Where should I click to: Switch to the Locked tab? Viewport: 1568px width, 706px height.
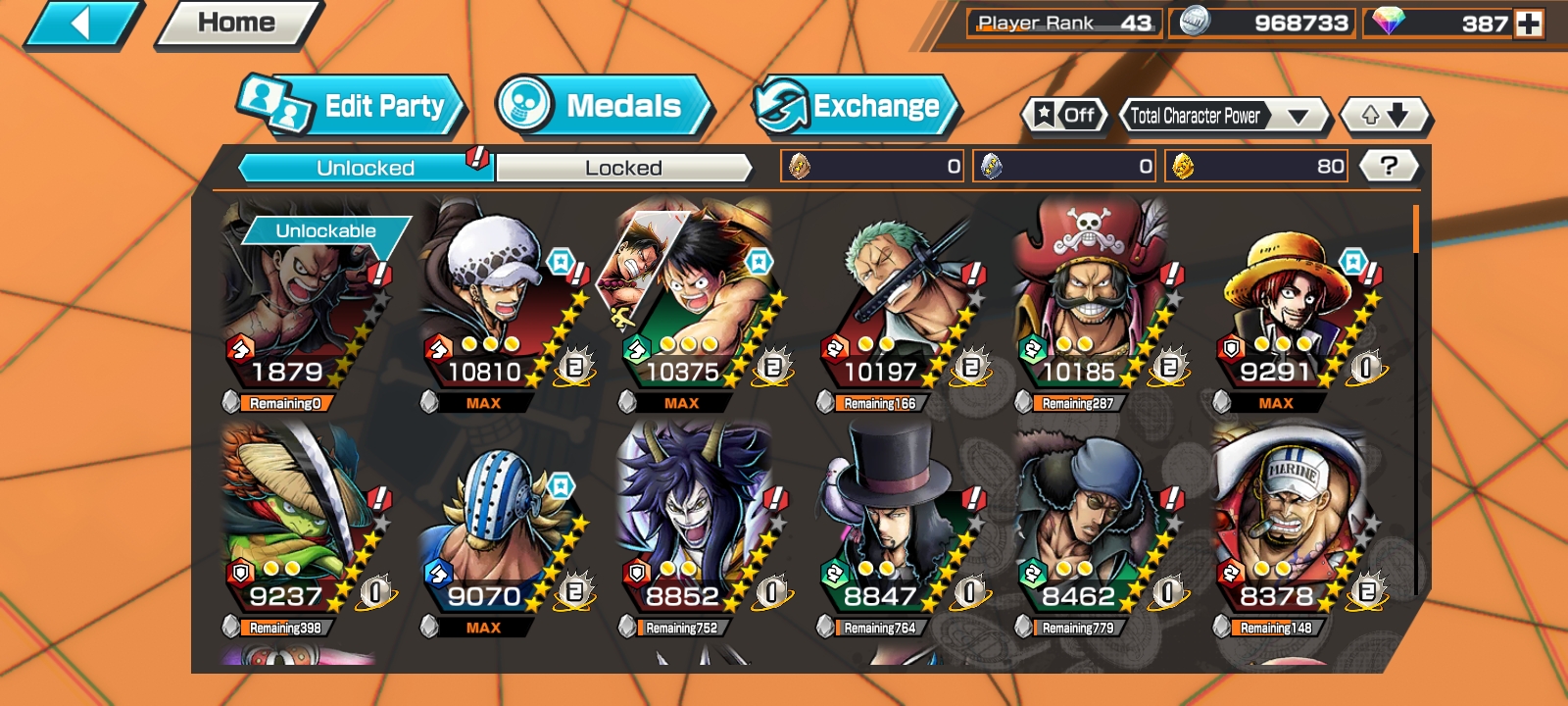623,169
